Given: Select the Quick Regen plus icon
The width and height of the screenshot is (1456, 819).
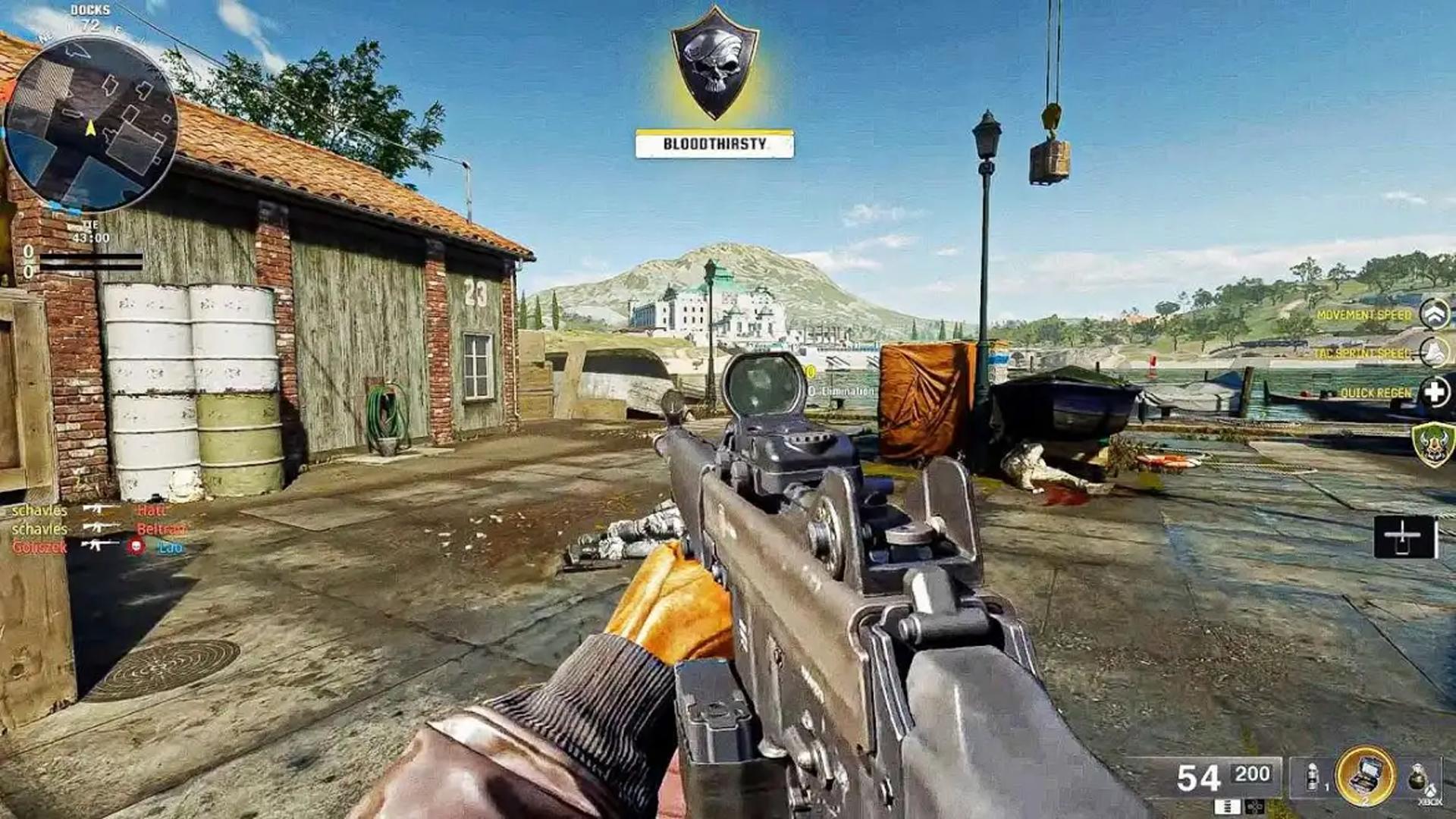Looking at the screenshot, I should coord(1432,391).
